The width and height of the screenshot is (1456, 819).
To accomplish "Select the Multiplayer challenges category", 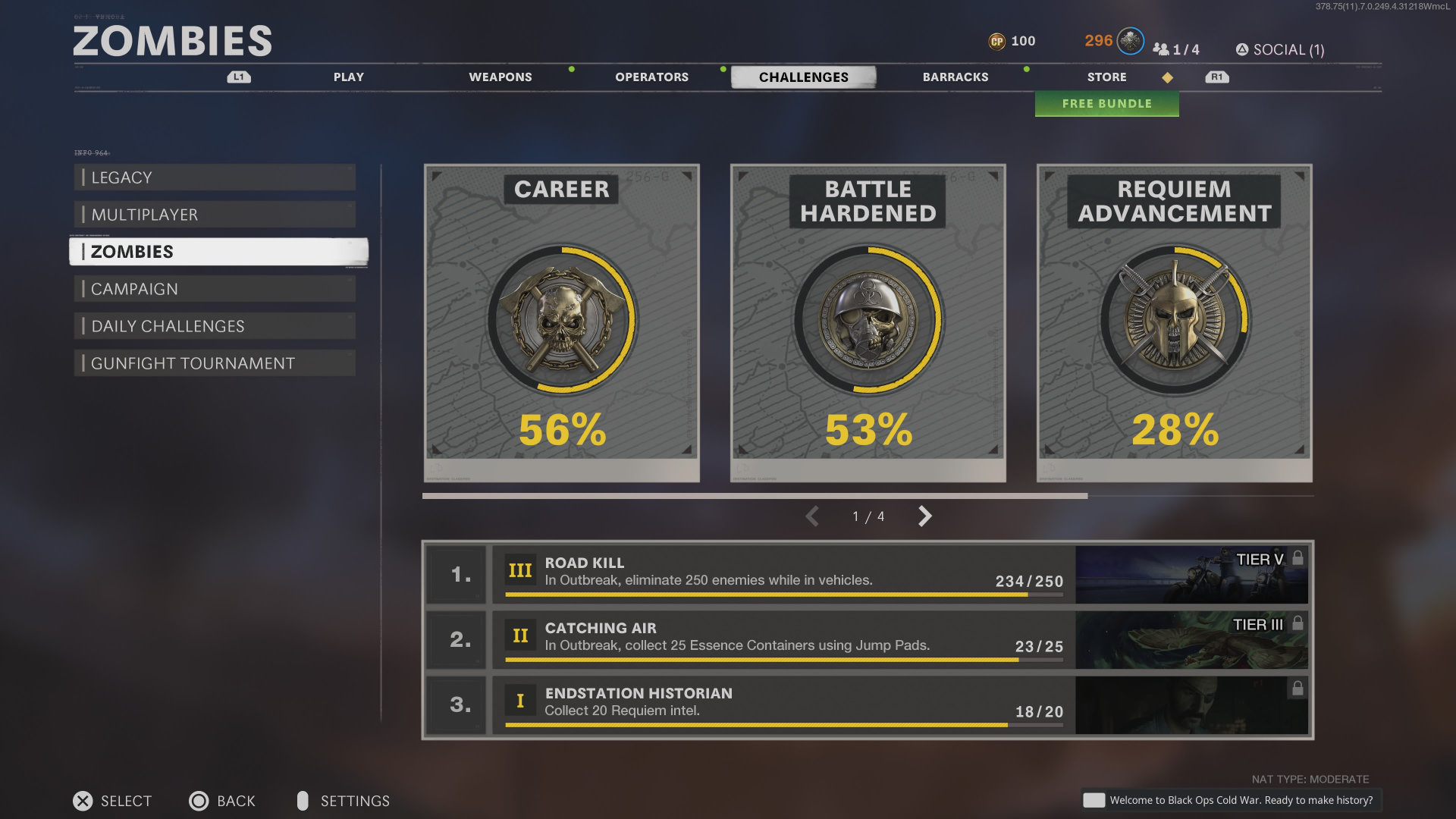I will coord(215,215).
